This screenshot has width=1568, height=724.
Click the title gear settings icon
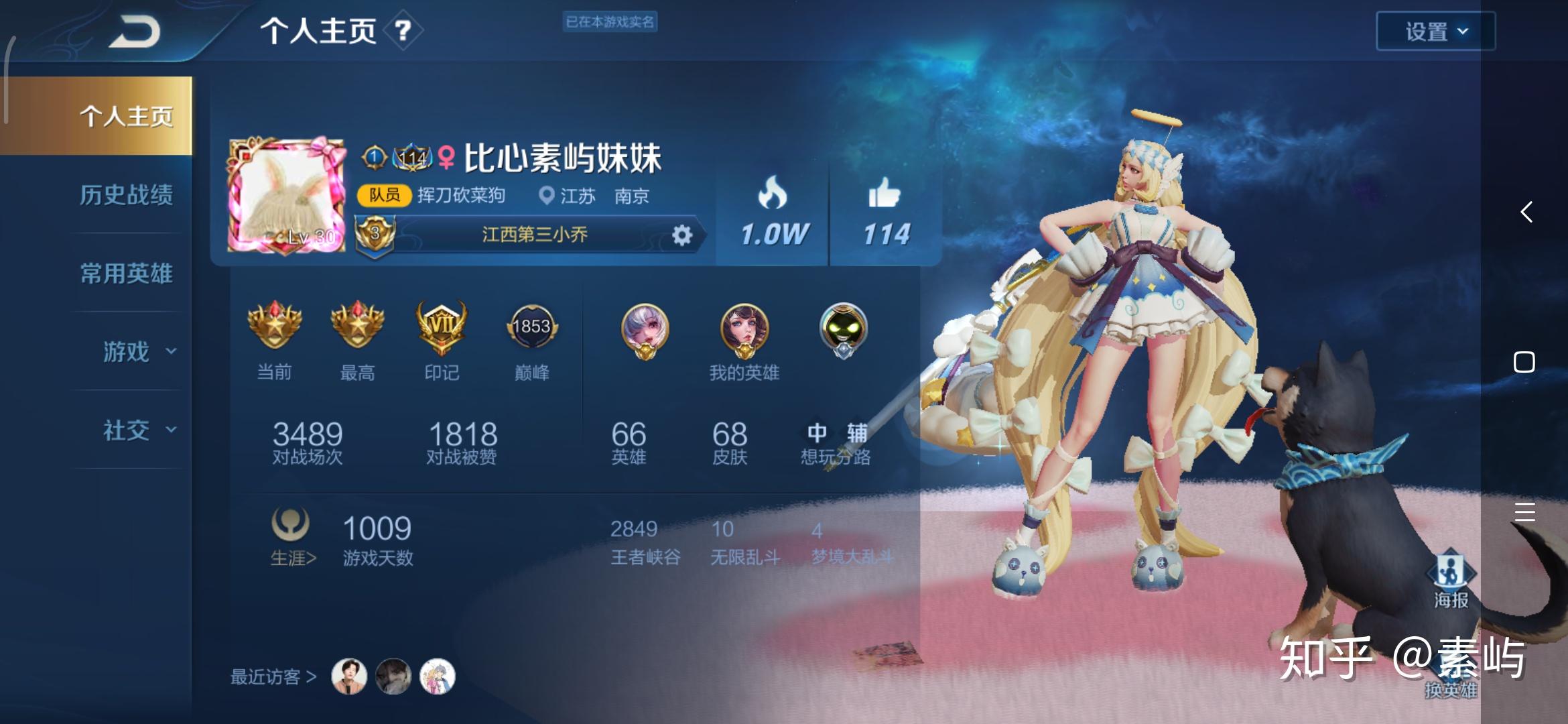(x=681, y=235)
